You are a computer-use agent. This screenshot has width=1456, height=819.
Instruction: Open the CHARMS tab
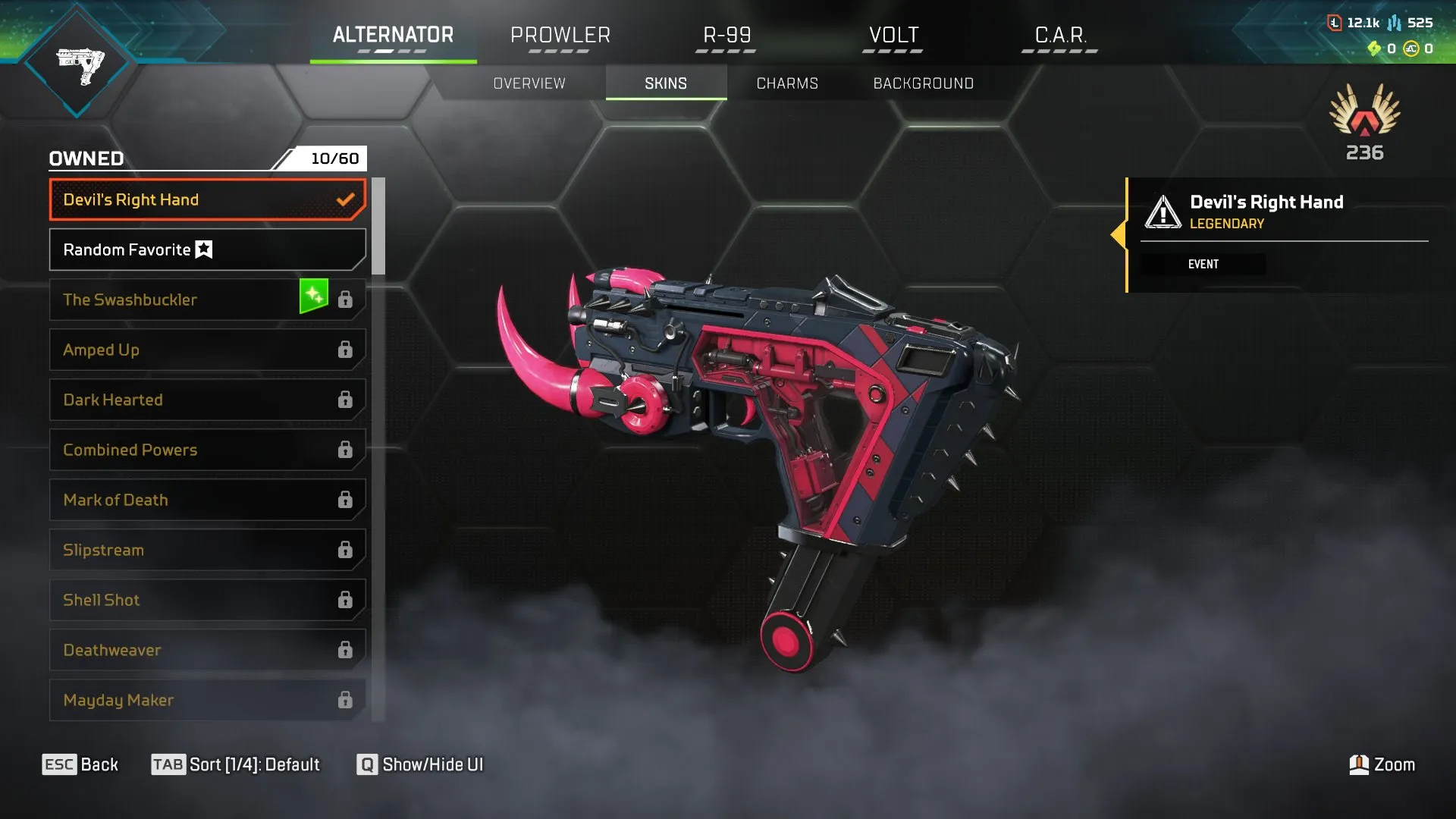coord(786,83)
